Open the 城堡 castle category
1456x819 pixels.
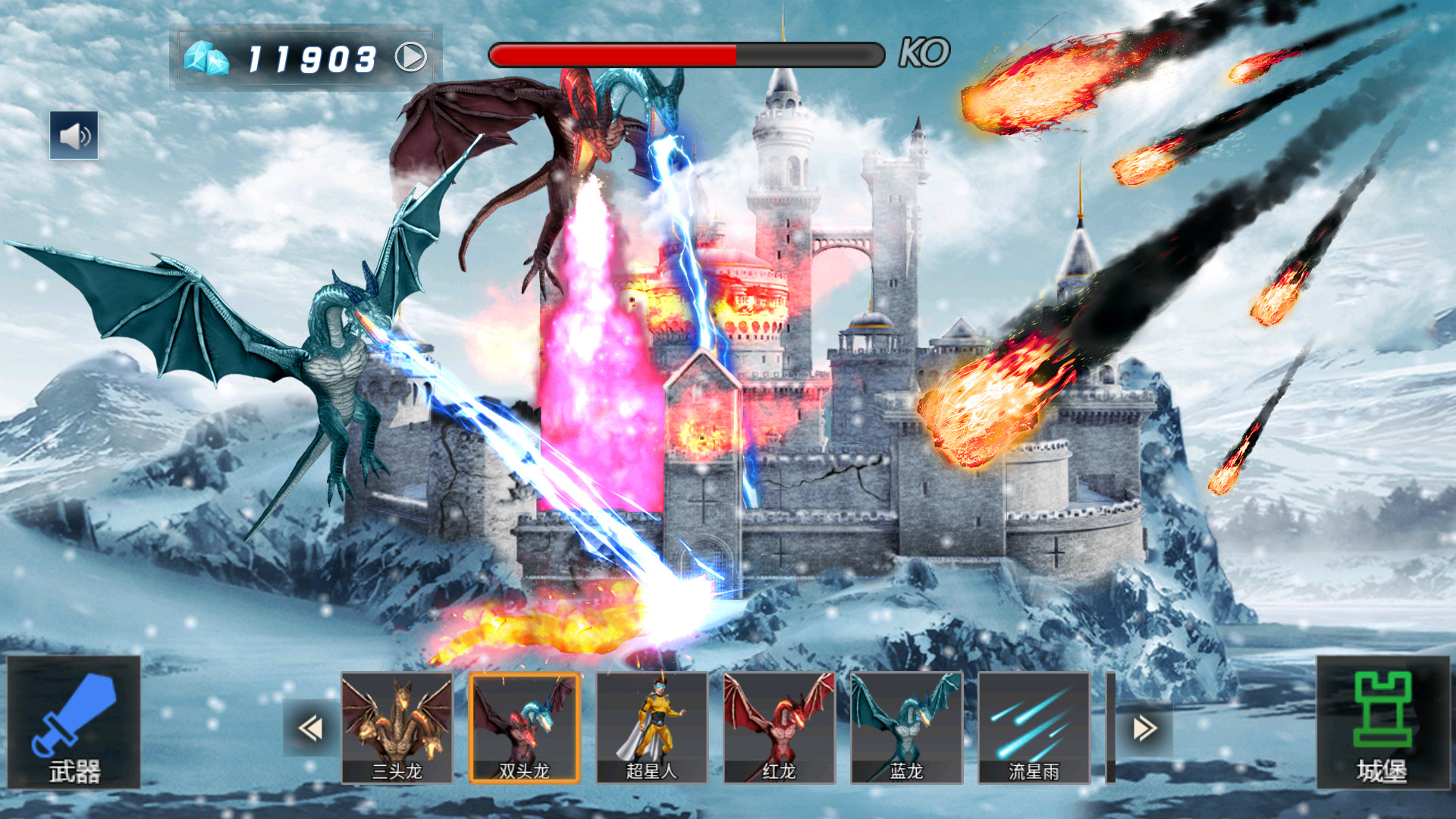pyautogui.click(x=1382, y=723)
